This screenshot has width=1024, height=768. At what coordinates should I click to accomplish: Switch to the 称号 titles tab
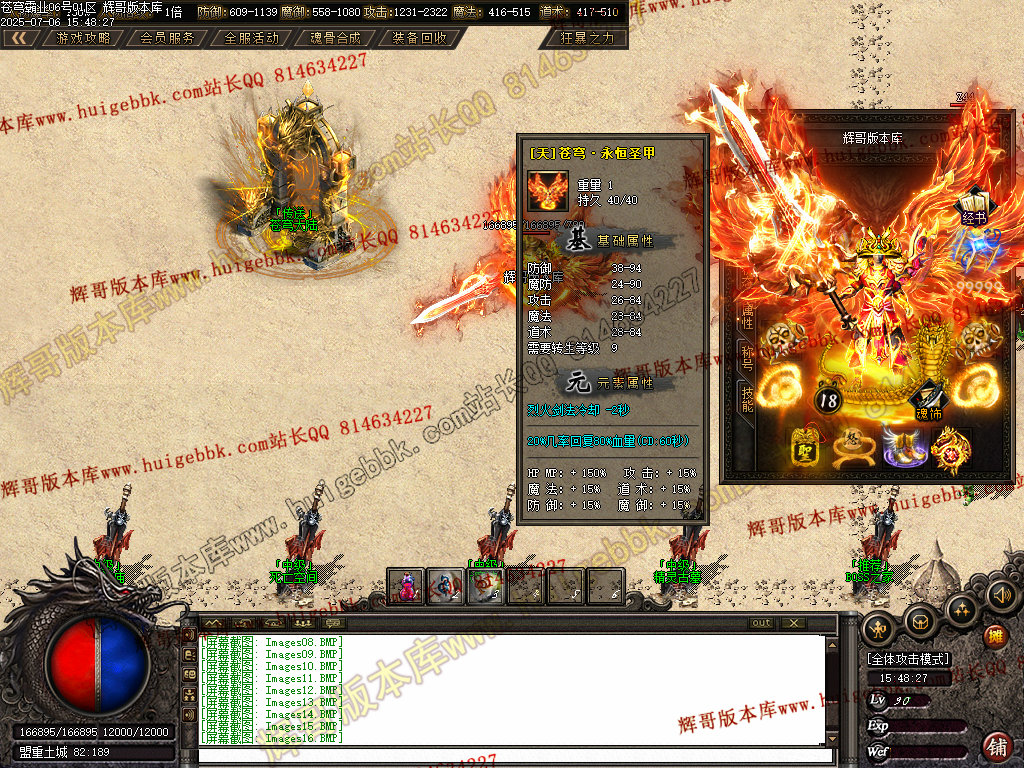click(x=747, y=355)
